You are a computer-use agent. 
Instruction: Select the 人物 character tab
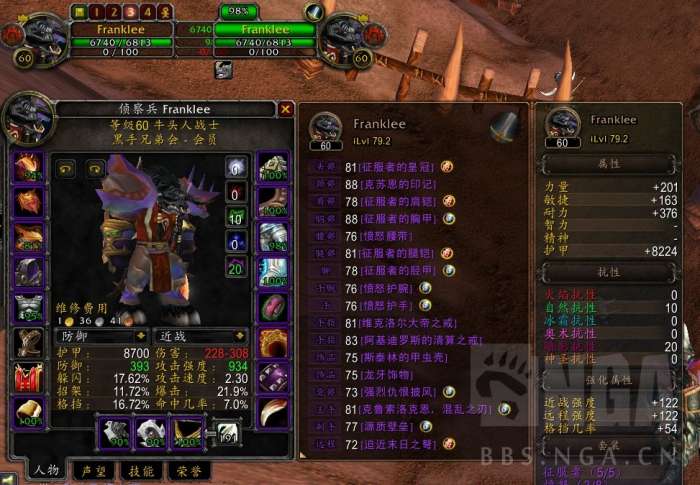pyautogui.click(x=46, y=470)
